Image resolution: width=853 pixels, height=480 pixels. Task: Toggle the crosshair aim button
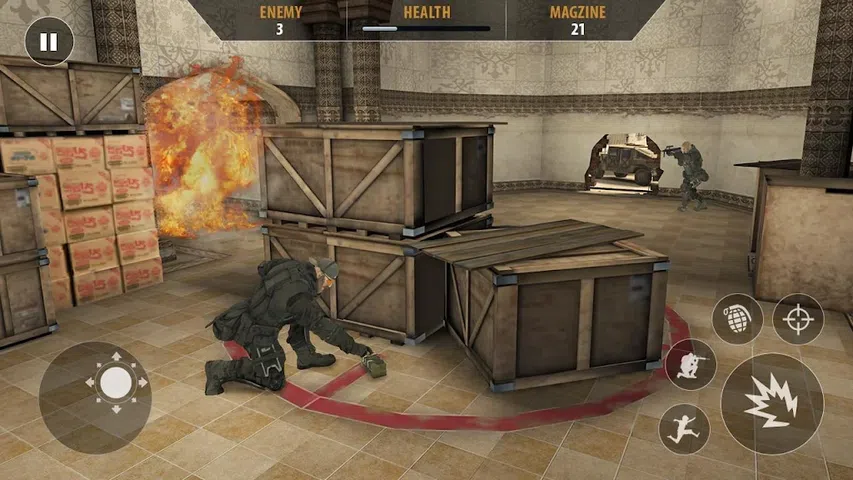tap(798, 319)
